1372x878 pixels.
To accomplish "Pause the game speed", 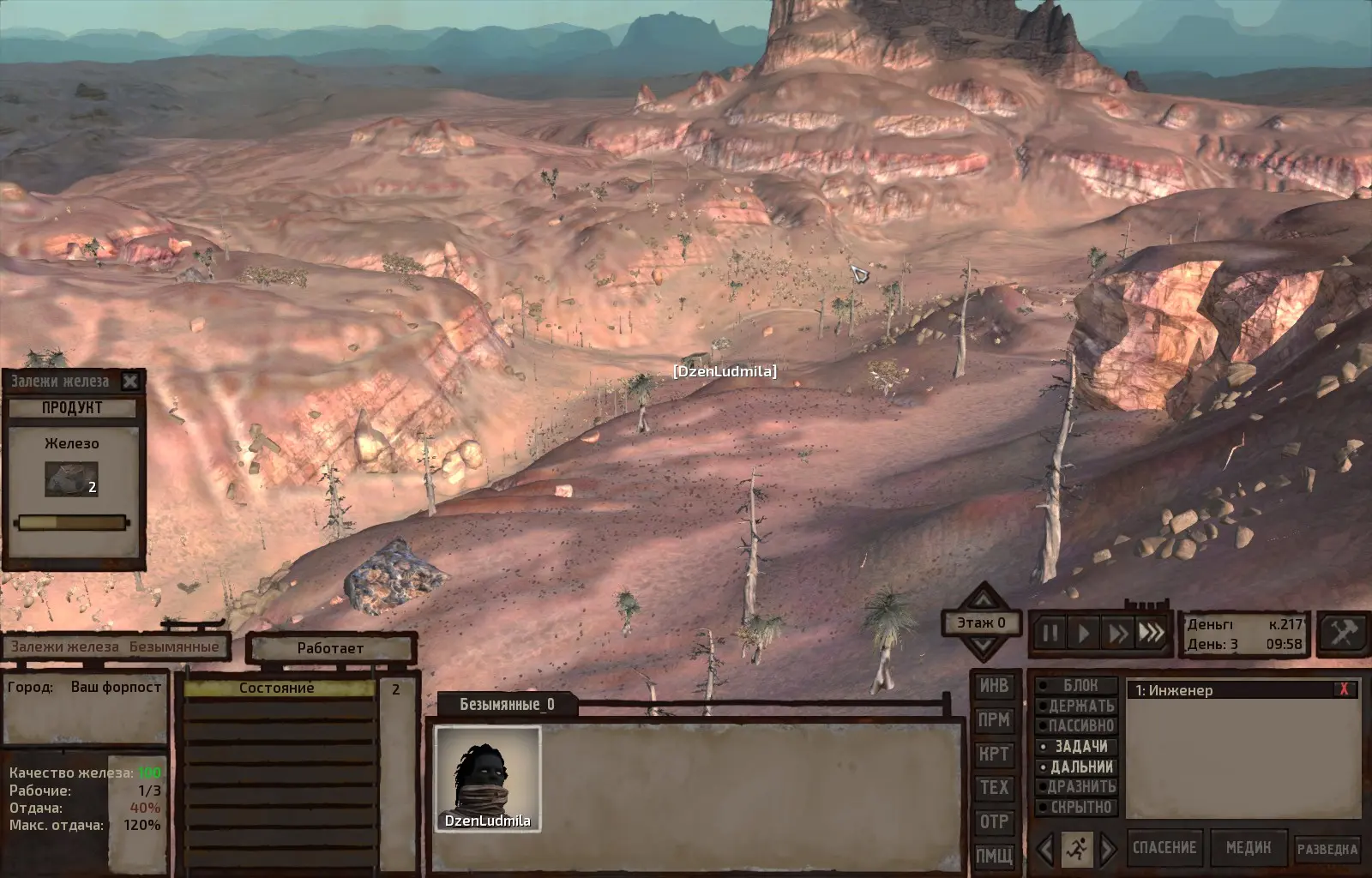I will click(1050, 634).
